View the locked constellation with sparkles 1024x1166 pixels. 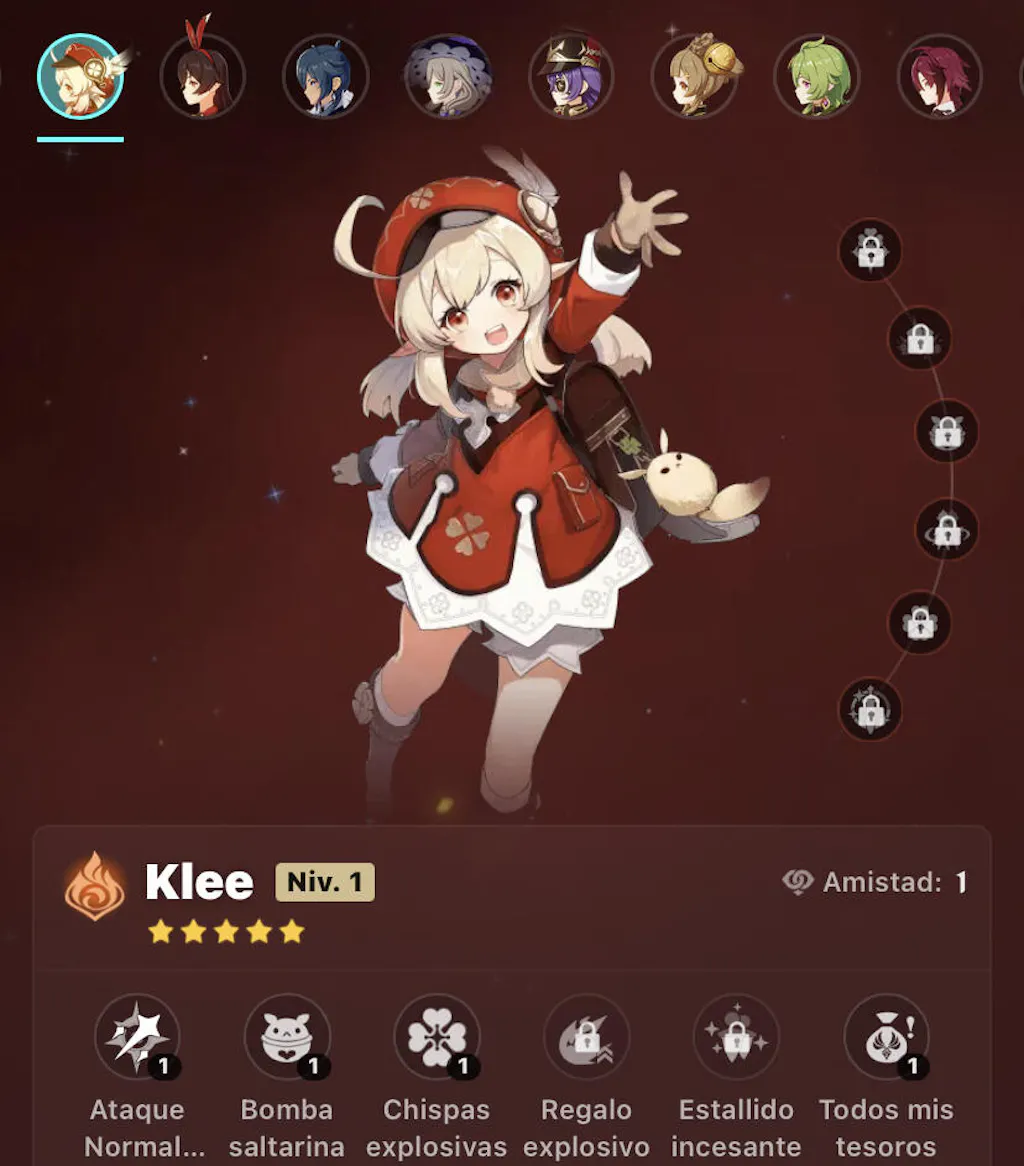(x=870, y=709)
